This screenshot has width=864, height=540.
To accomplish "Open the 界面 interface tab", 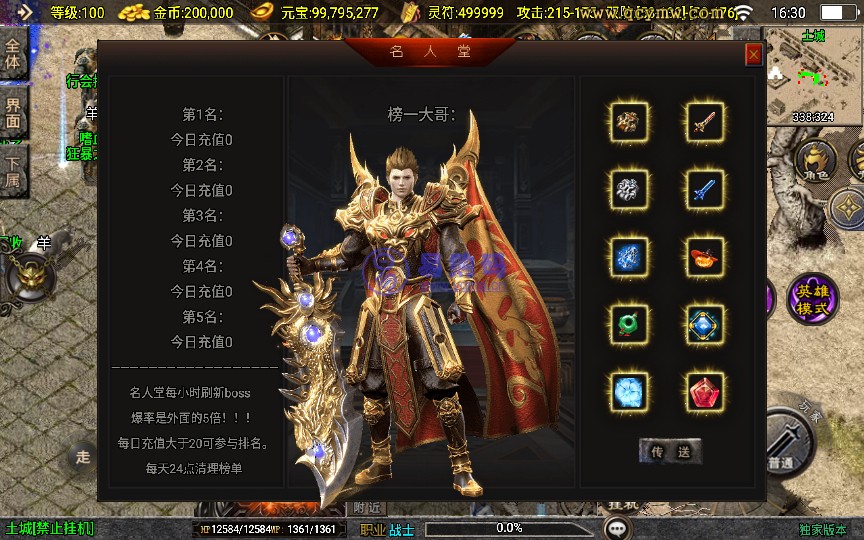I will point(13,111).
